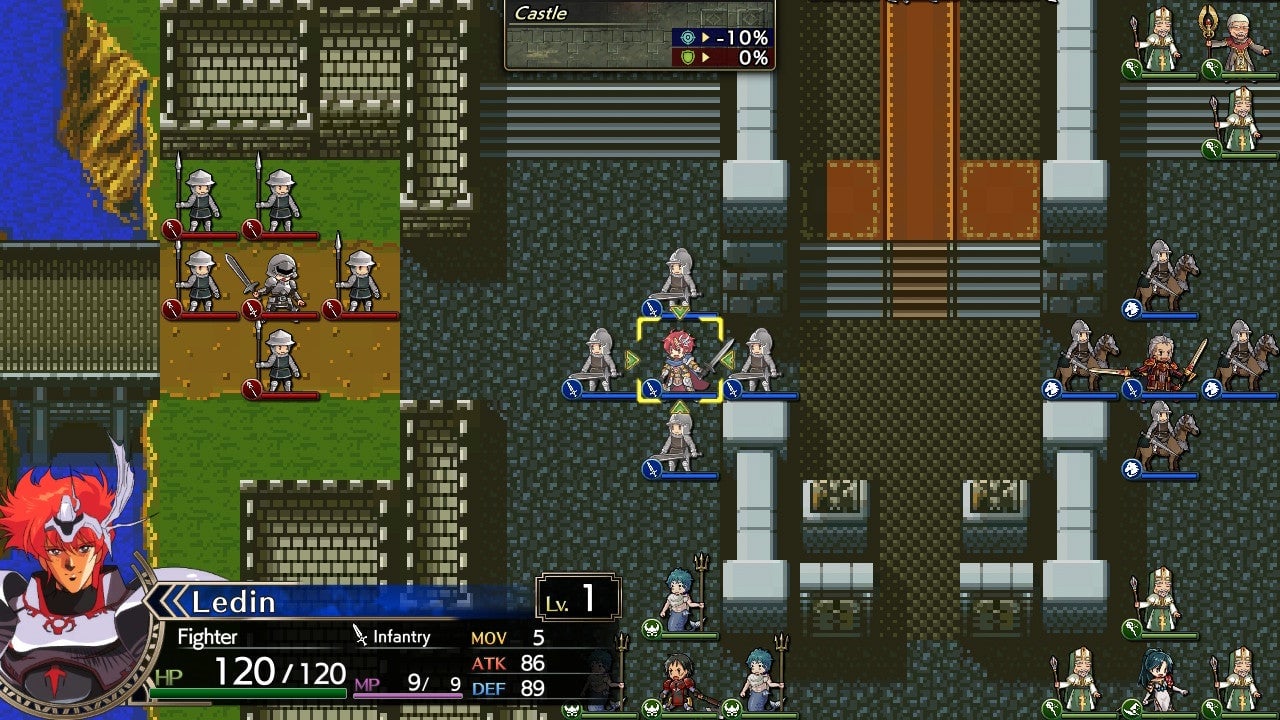Select the Fighter class label

206,637
